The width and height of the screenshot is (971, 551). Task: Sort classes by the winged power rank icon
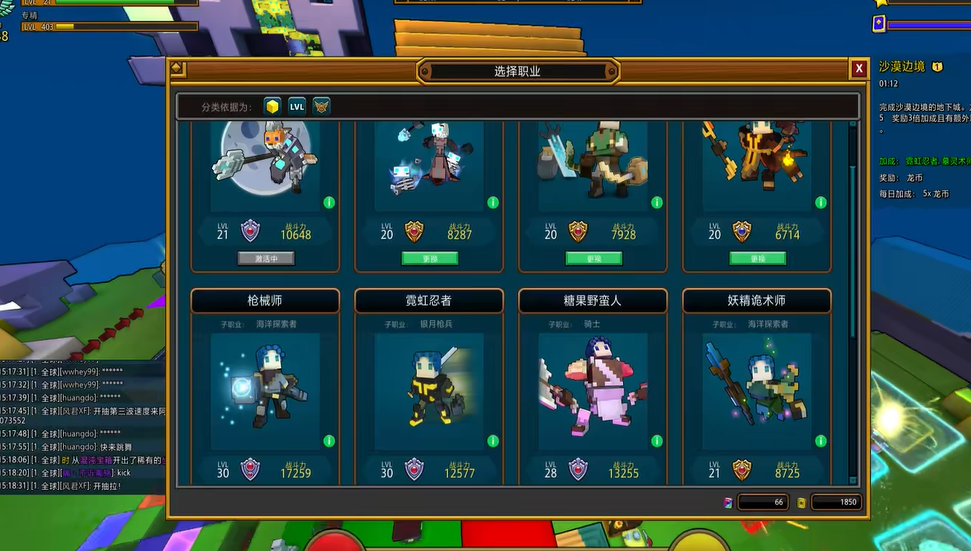tap(321, 106)
